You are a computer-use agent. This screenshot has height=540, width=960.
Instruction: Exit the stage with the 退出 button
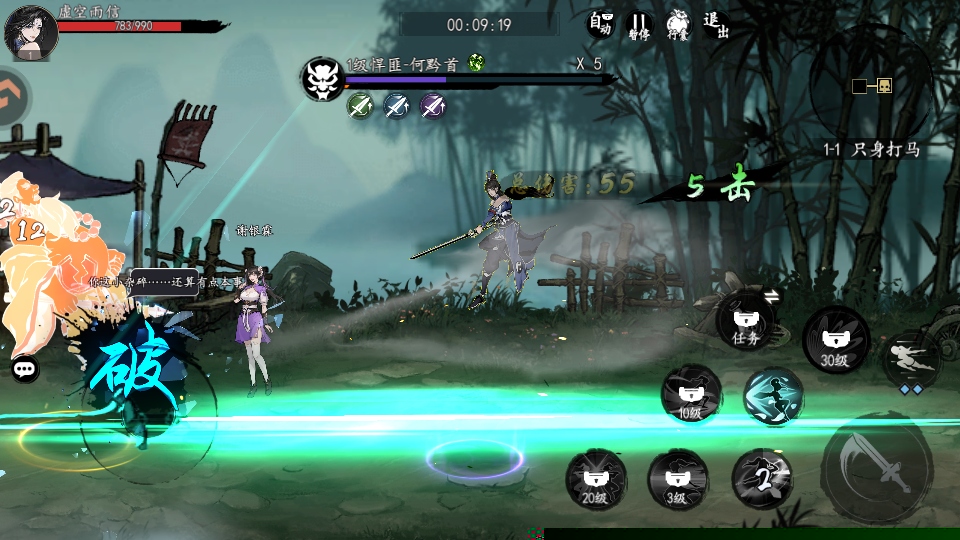pos(715,24)
